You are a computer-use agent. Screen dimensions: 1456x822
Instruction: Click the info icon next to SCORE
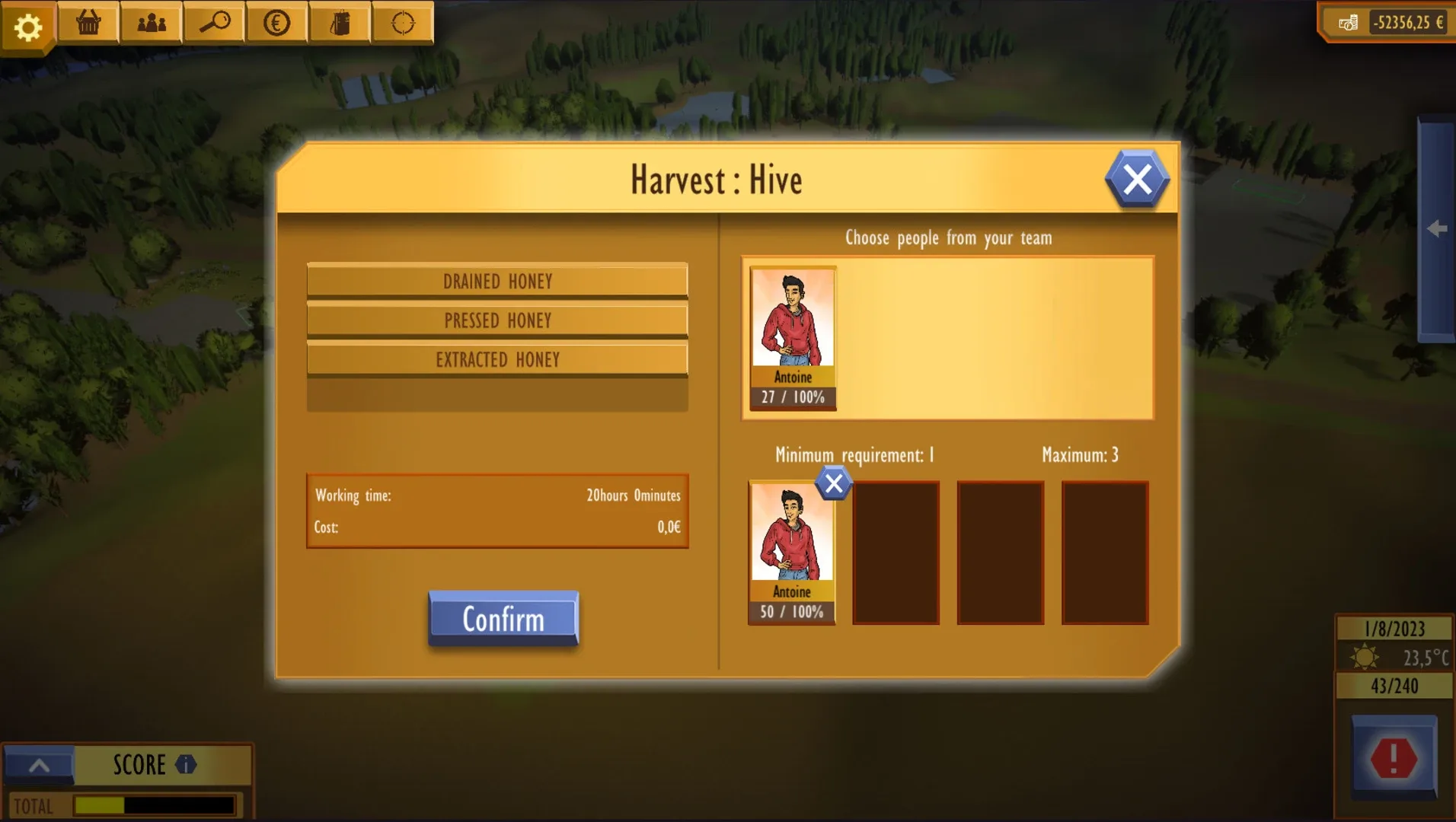point(186,765)
